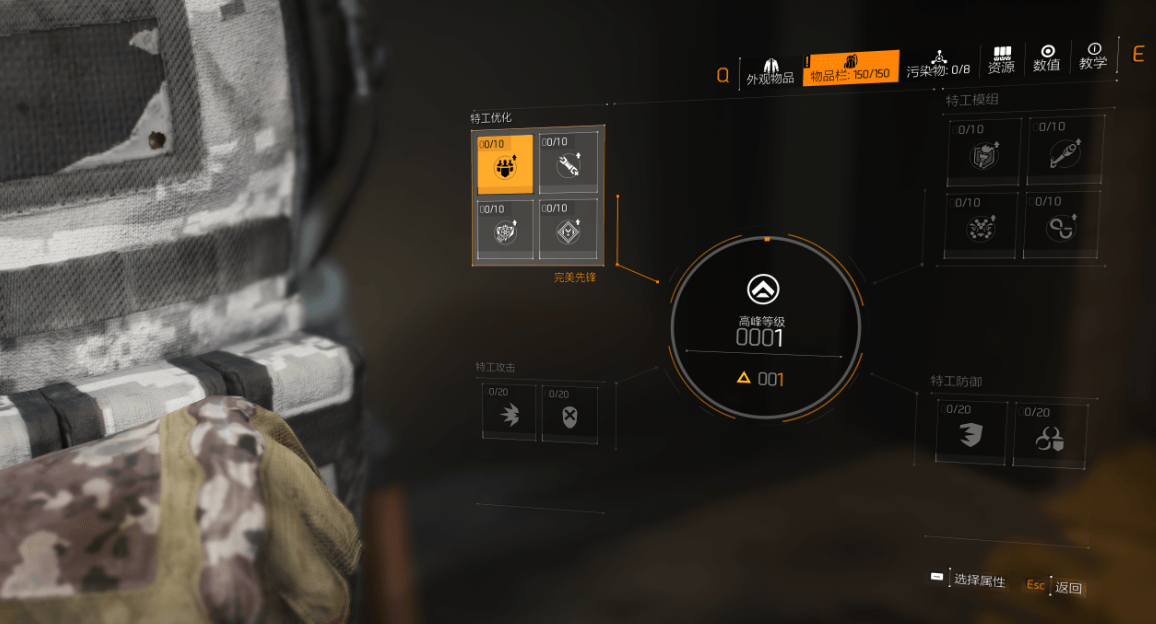Open the 外观物品 appearance tab
The width and height of the screenshot is (1156, 624).
[770, 68]
